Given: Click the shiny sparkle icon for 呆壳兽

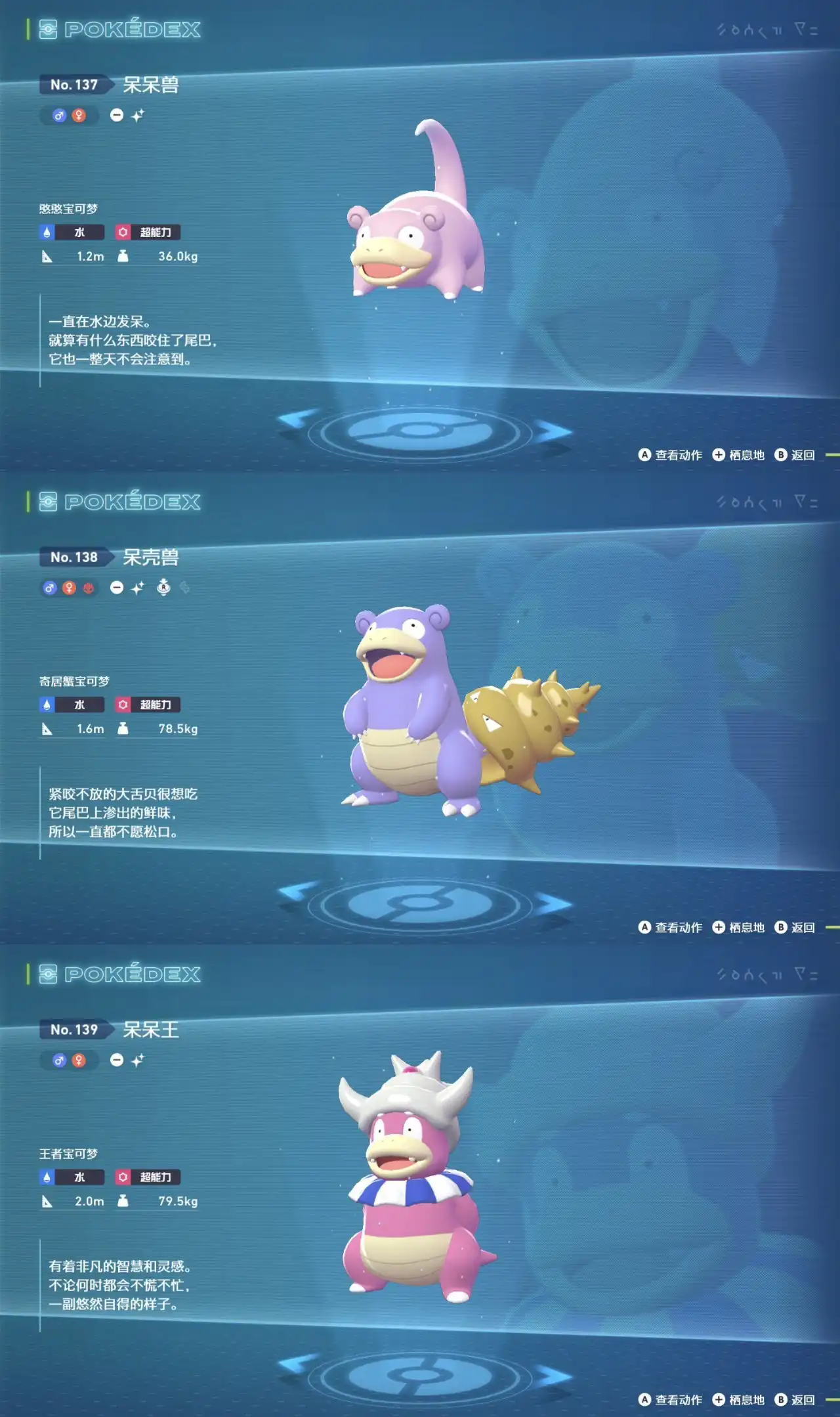Looking at the screenshot, I should tap(138, 587).
